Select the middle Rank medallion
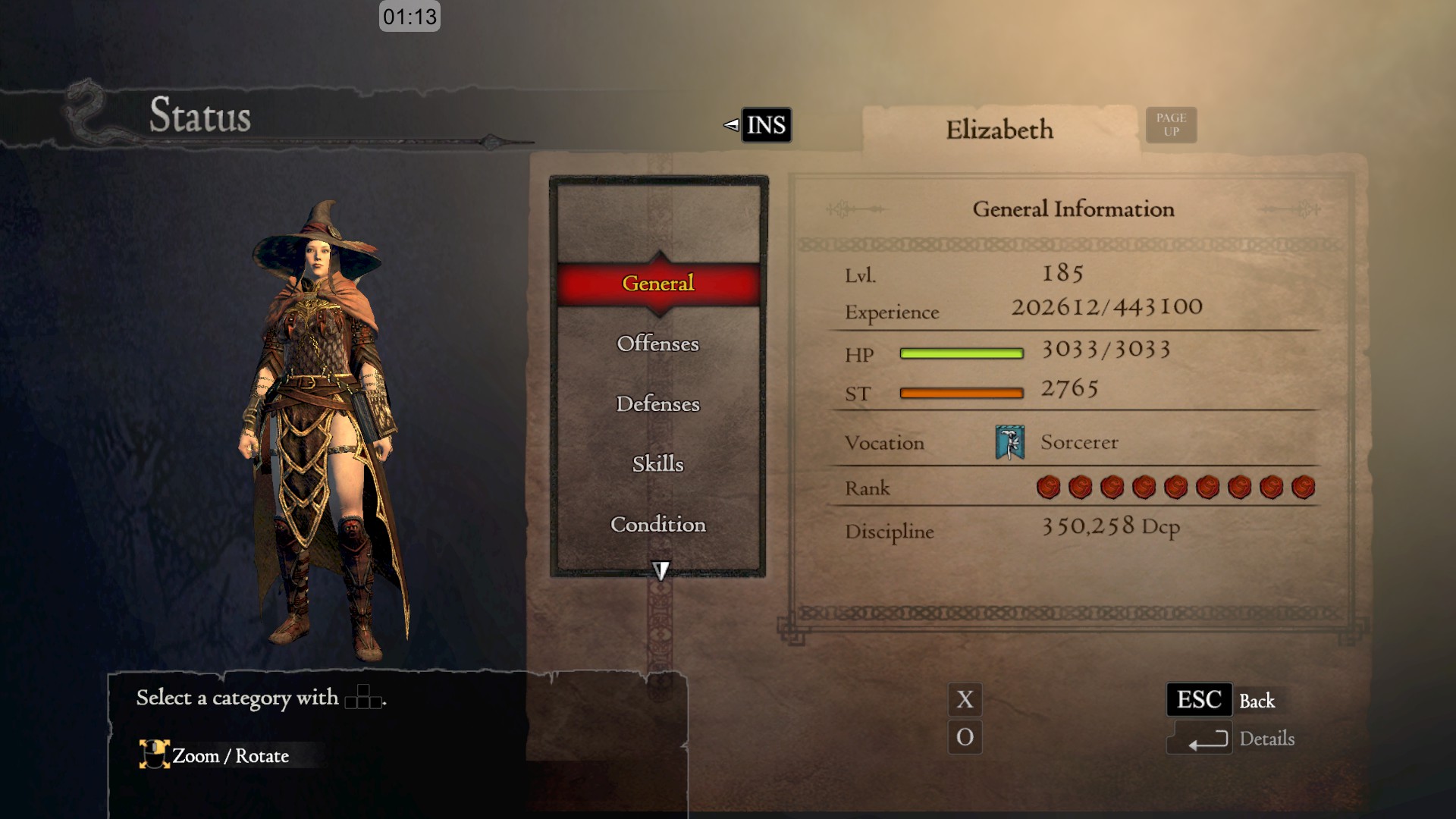Image resolution: width=1456 pixels, height=819 pixels. (x=1178, y=488)
